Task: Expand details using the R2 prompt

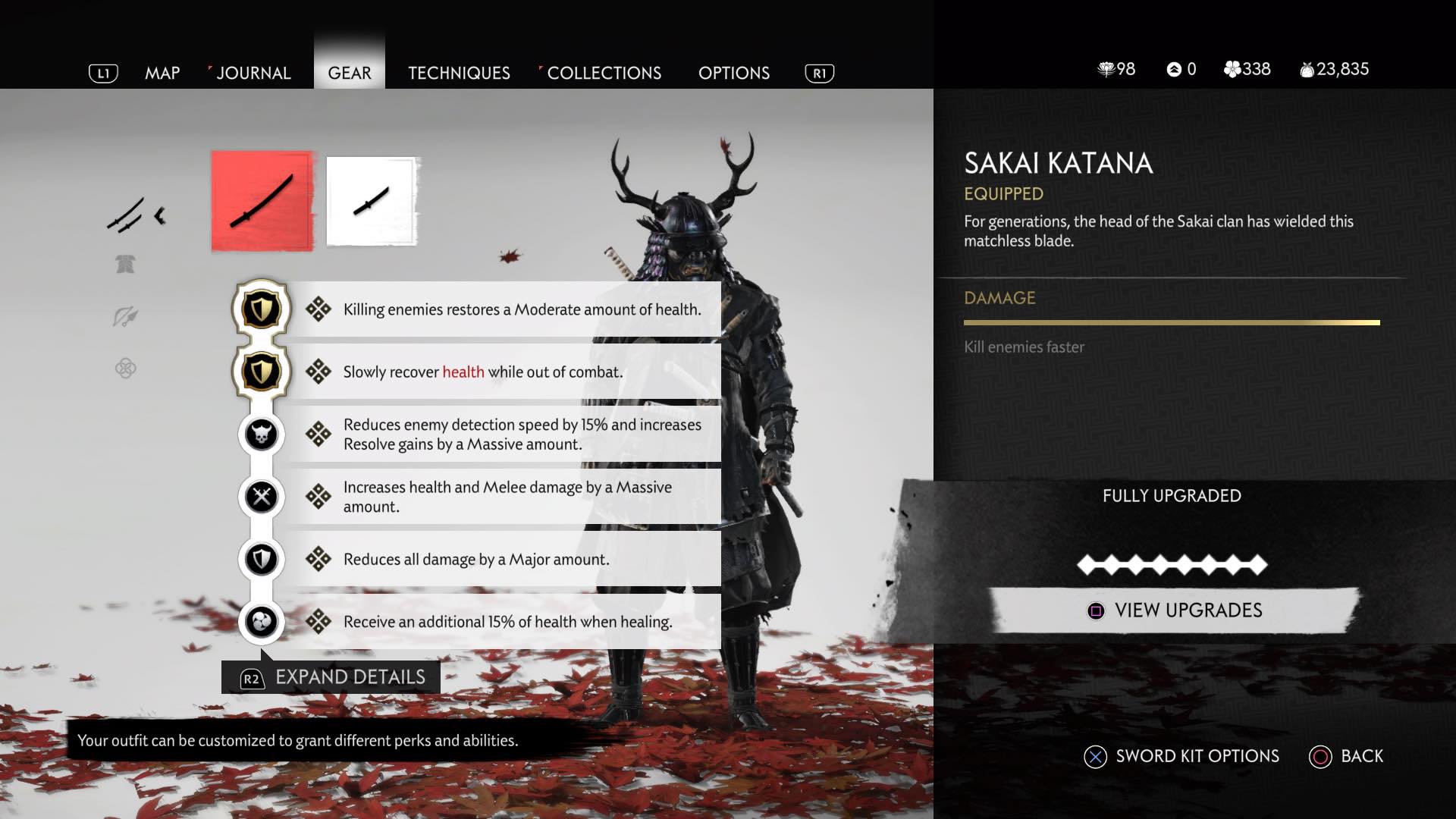Action: point(328,677)
